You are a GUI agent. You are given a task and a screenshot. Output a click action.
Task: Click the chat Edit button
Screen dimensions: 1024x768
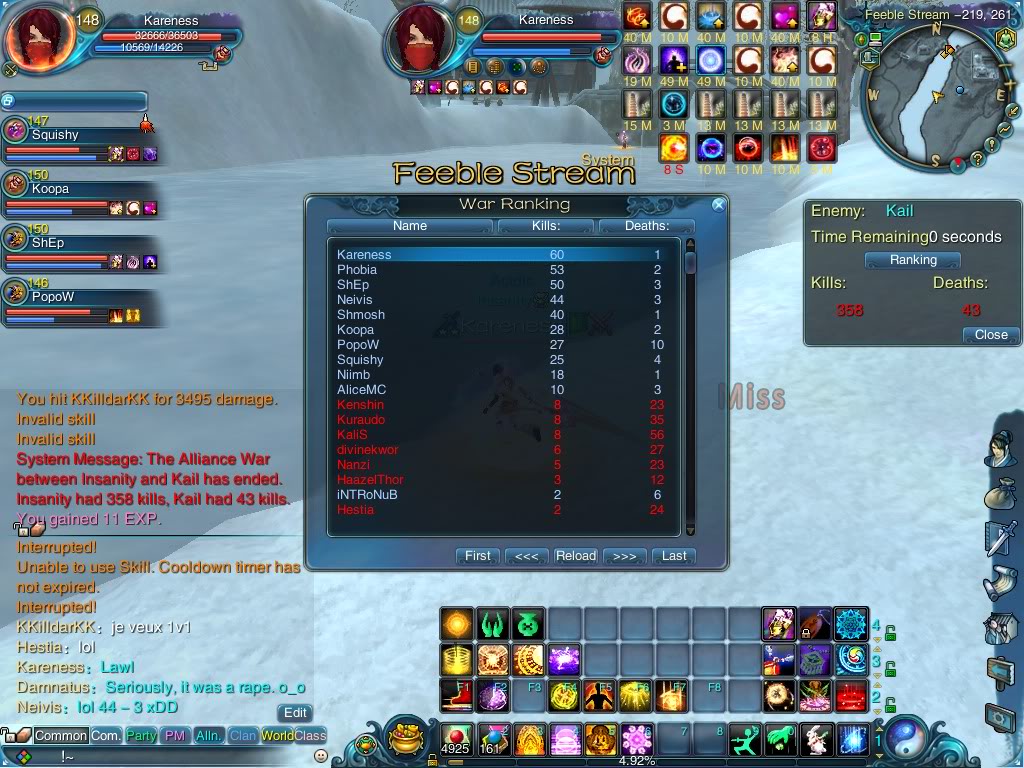(x=295, y=713)
